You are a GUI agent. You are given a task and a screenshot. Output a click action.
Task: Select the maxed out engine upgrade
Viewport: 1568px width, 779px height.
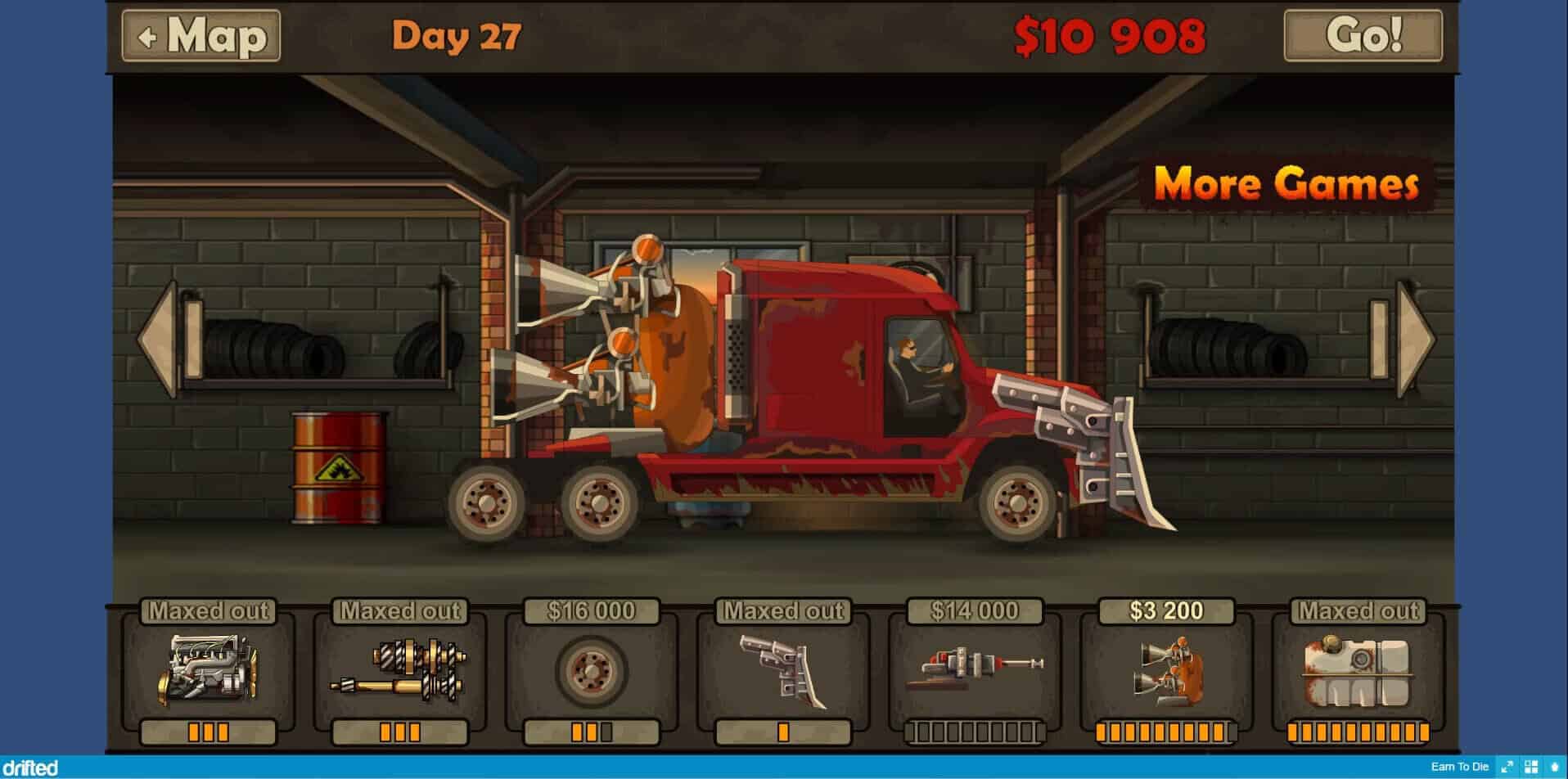(x=209, y=671)
